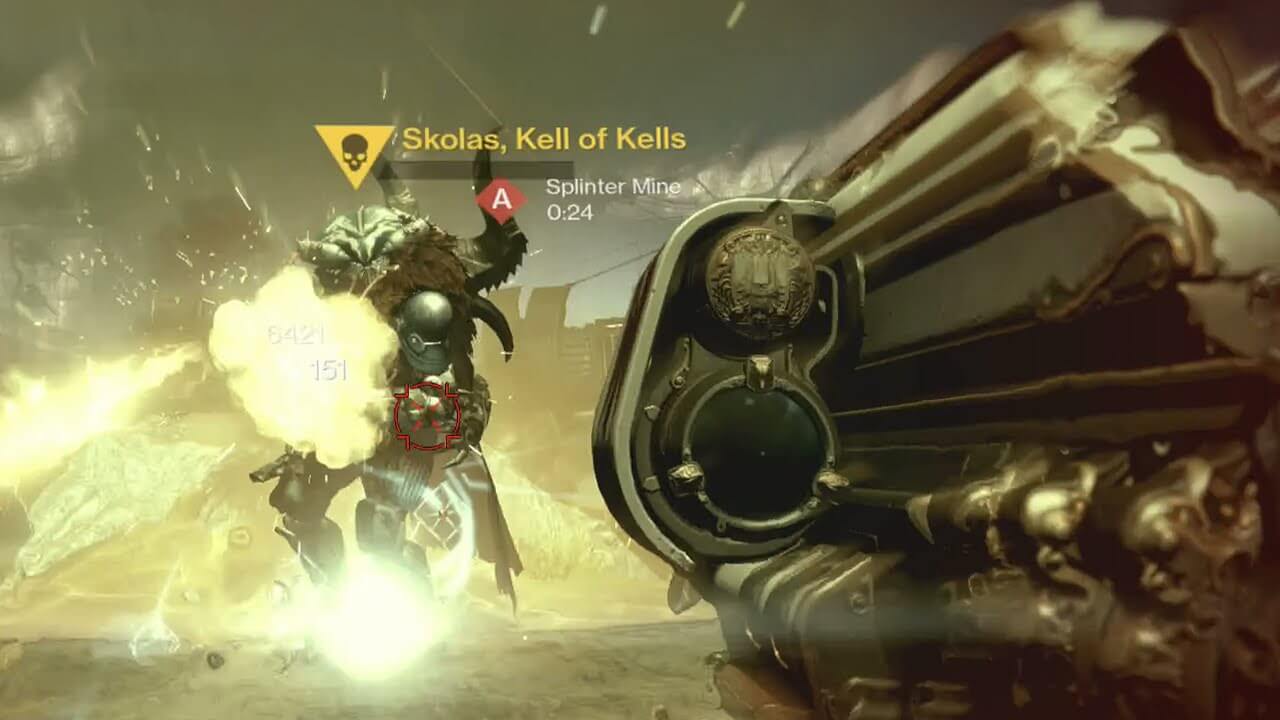Select the Skolas, Kell of Kells title
The width and height of the screenshot is (1280, 720).
click(544, 140)
